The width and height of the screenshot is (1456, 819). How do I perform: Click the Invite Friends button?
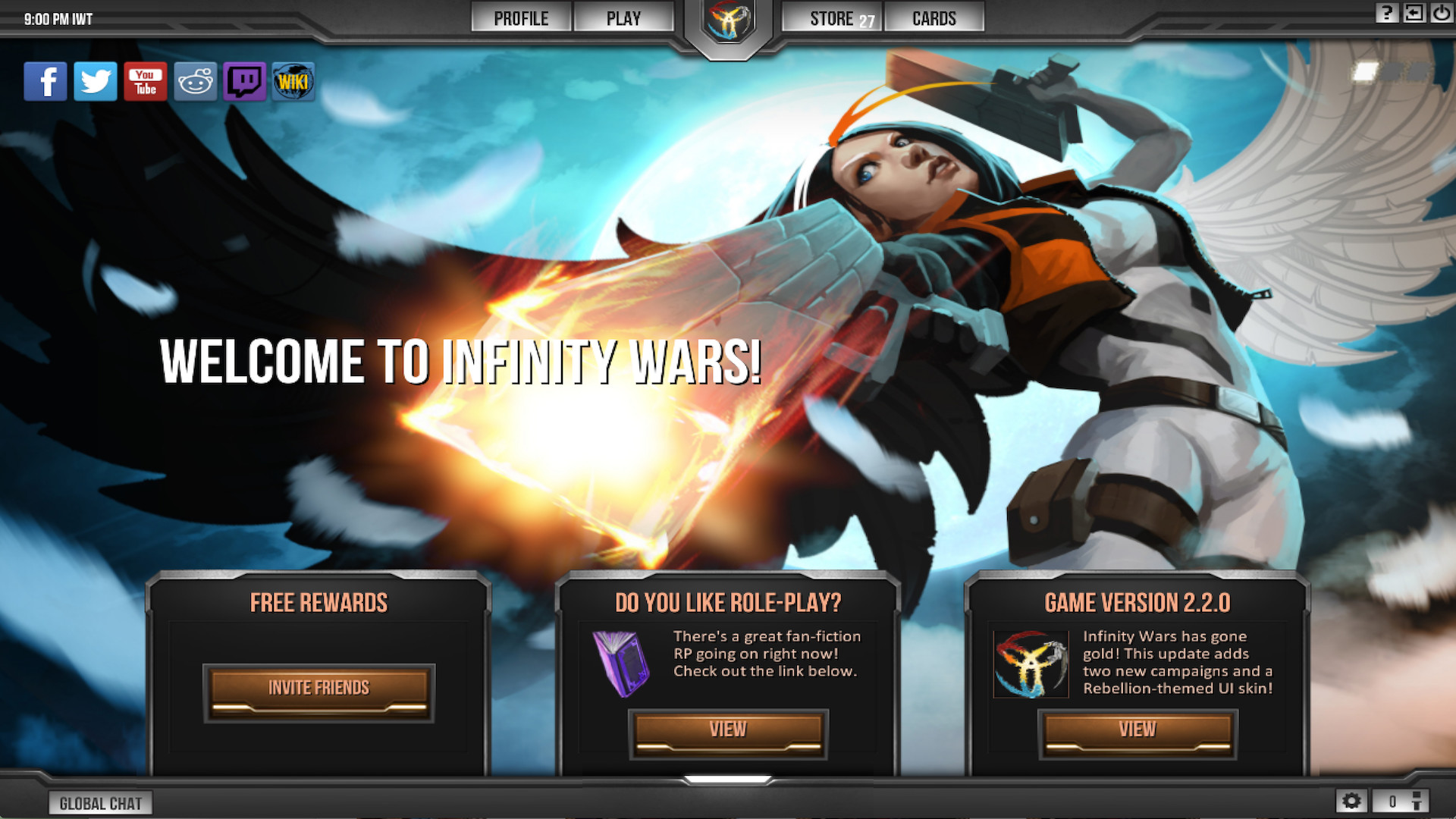click(318, 689)
